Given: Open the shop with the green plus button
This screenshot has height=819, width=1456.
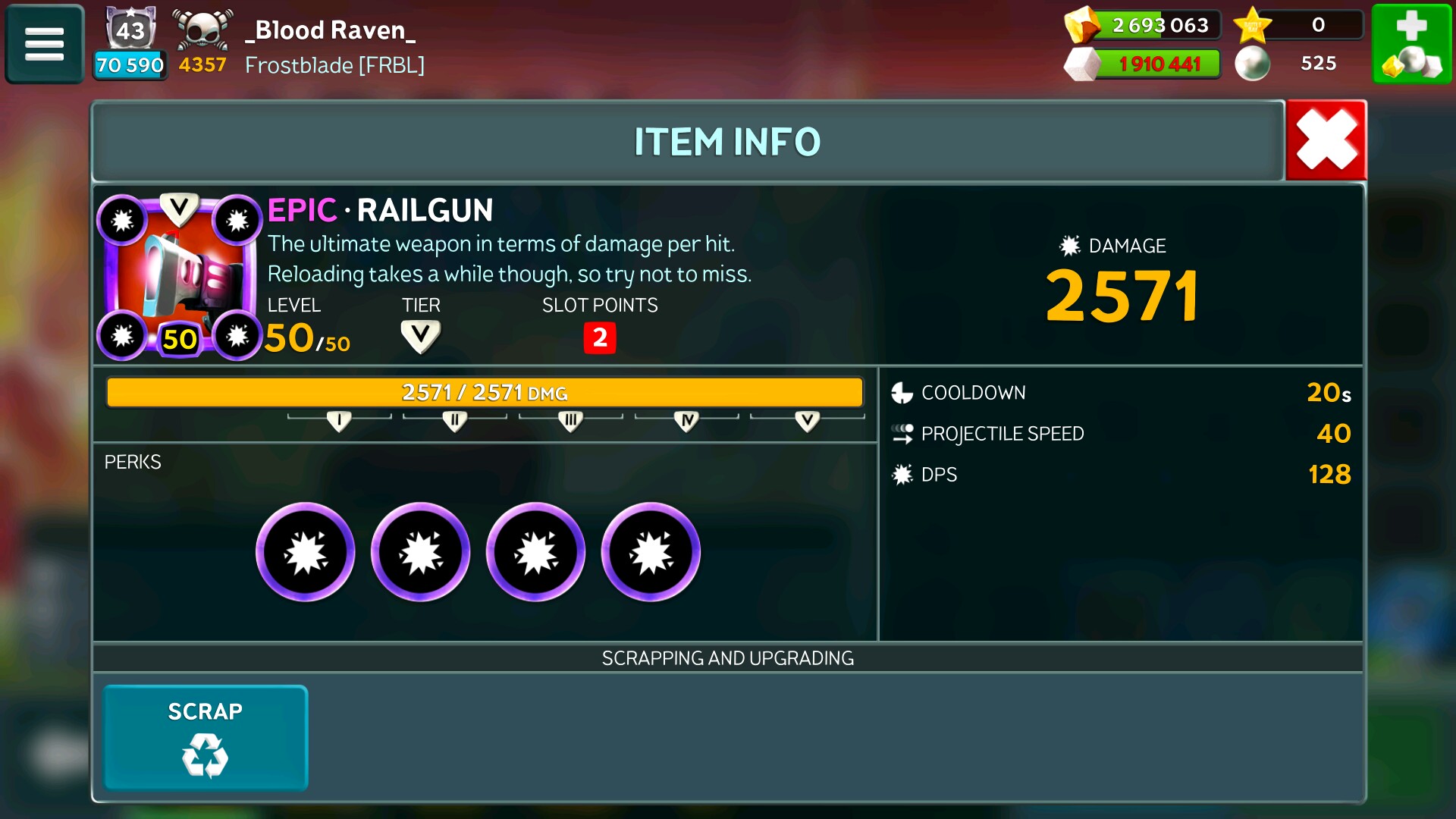Looking at the screenshot, I should pos(1411,44).
